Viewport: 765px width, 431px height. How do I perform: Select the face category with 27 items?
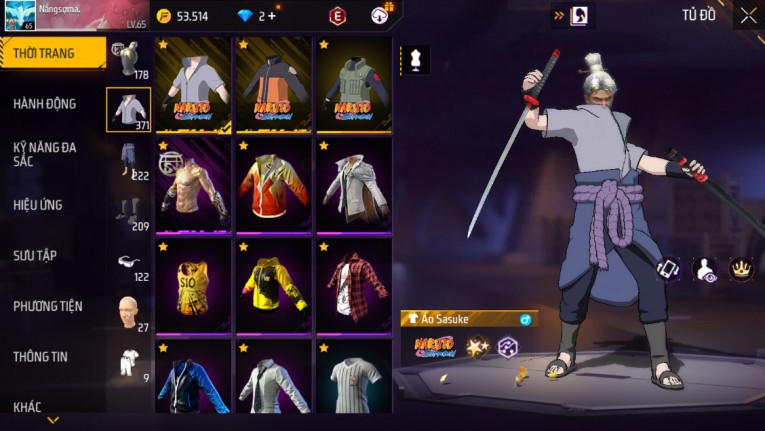point(128,313)
